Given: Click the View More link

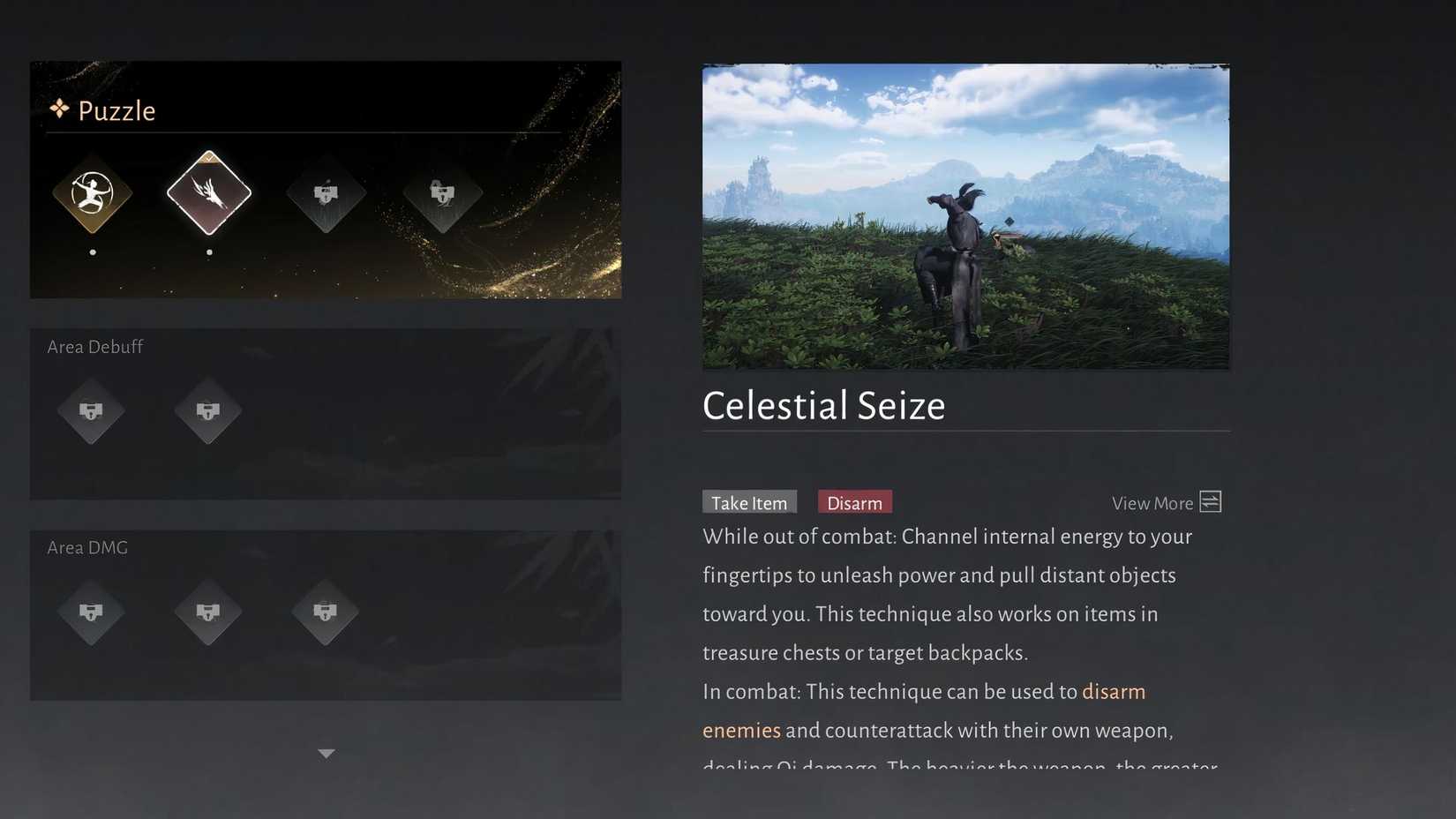Looking at the screenshot, I should pos(1152,502).
